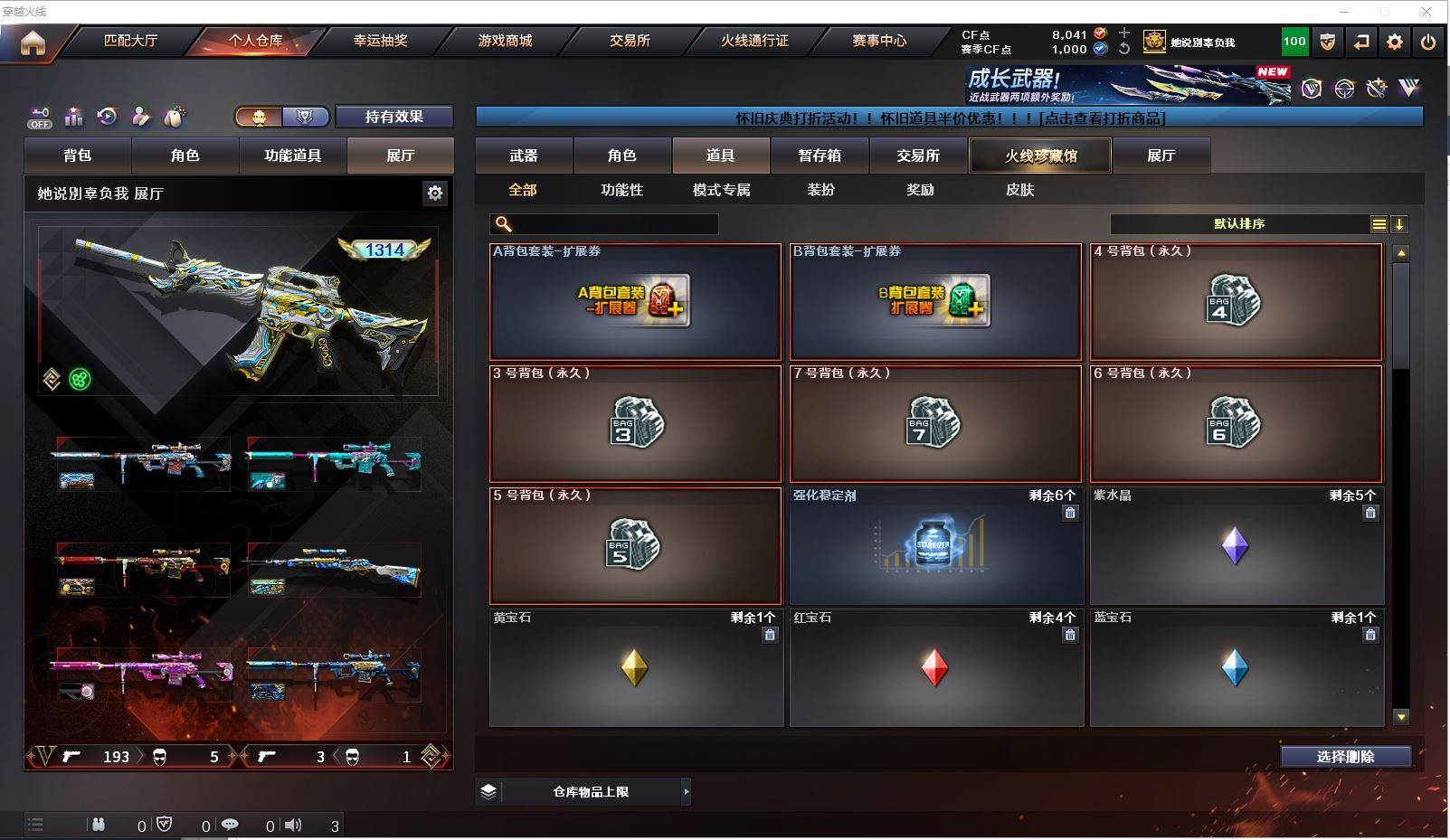Open the 幸运抽奖 lucky draw page
Image resolution: width=1450 pixels, height=840 pixels.
point(380,41)
